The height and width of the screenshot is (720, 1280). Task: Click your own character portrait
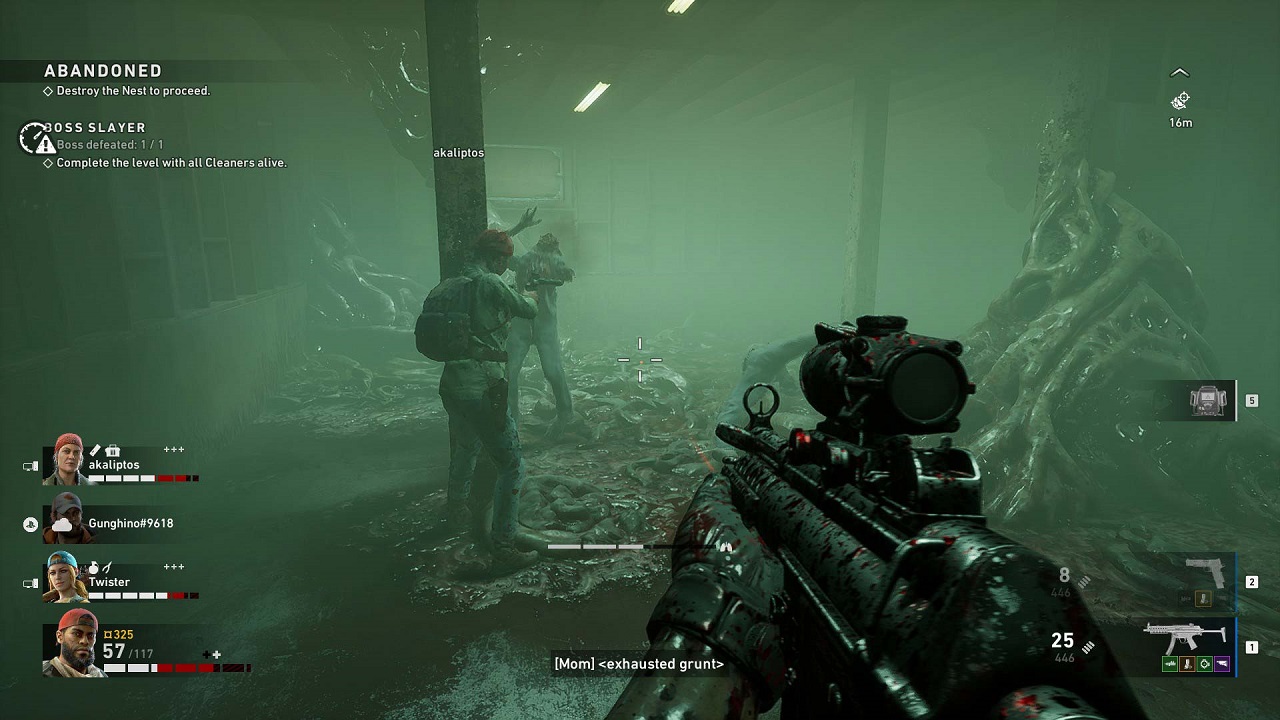(x=73, y=644)
